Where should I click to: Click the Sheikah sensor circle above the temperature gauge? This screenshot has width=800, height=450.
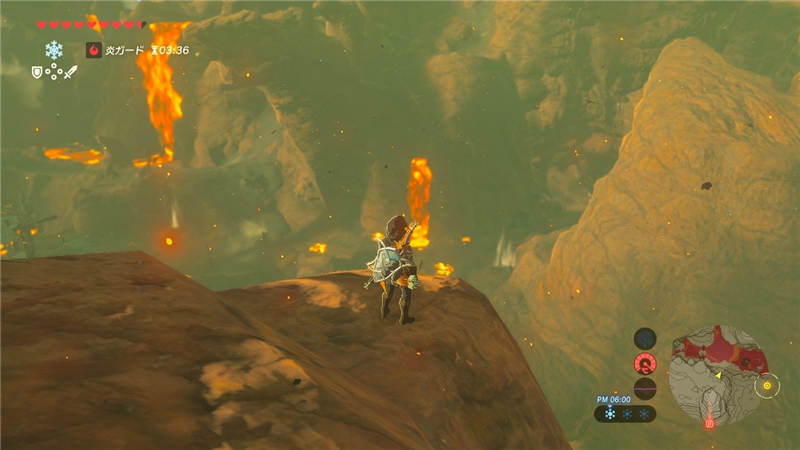pyautogui.click(x=645, y=338)
